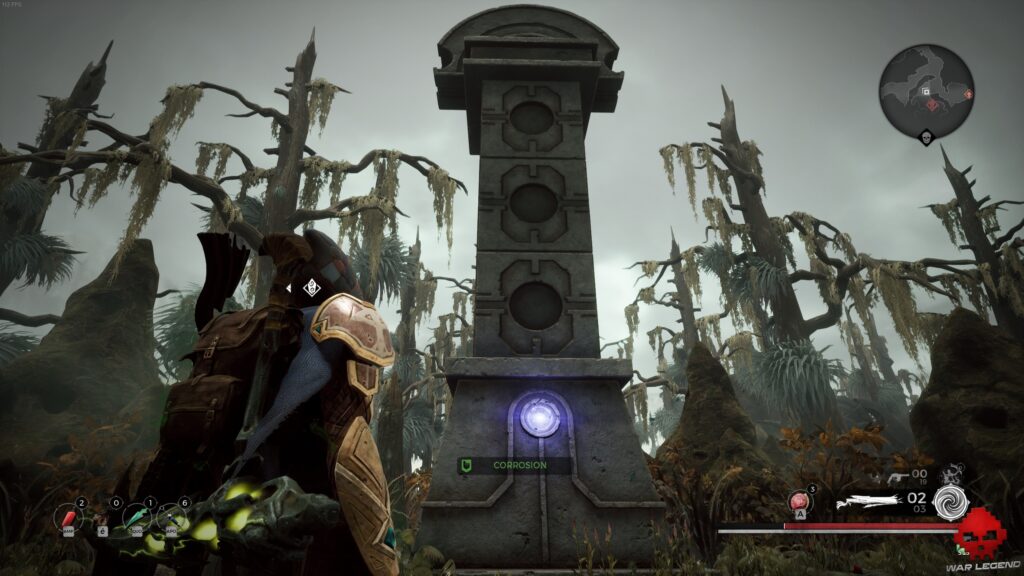The image size is (1024, 576).
Task: Click the skull icon below the minimap
Action: 926,138
